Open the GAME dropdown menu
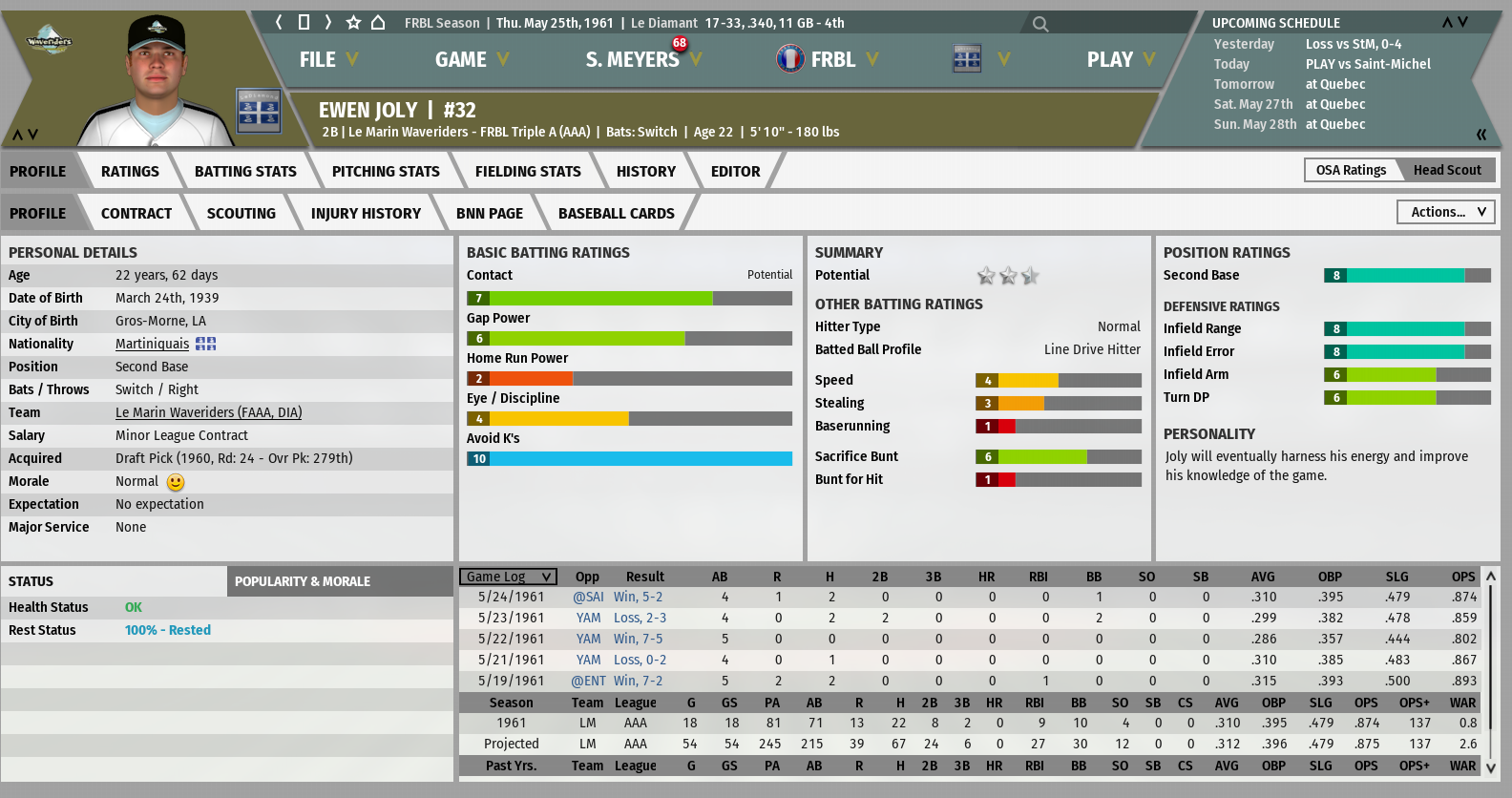Image resolution: width=1512 pixels, height=798 pixels. tap(472, 59)
